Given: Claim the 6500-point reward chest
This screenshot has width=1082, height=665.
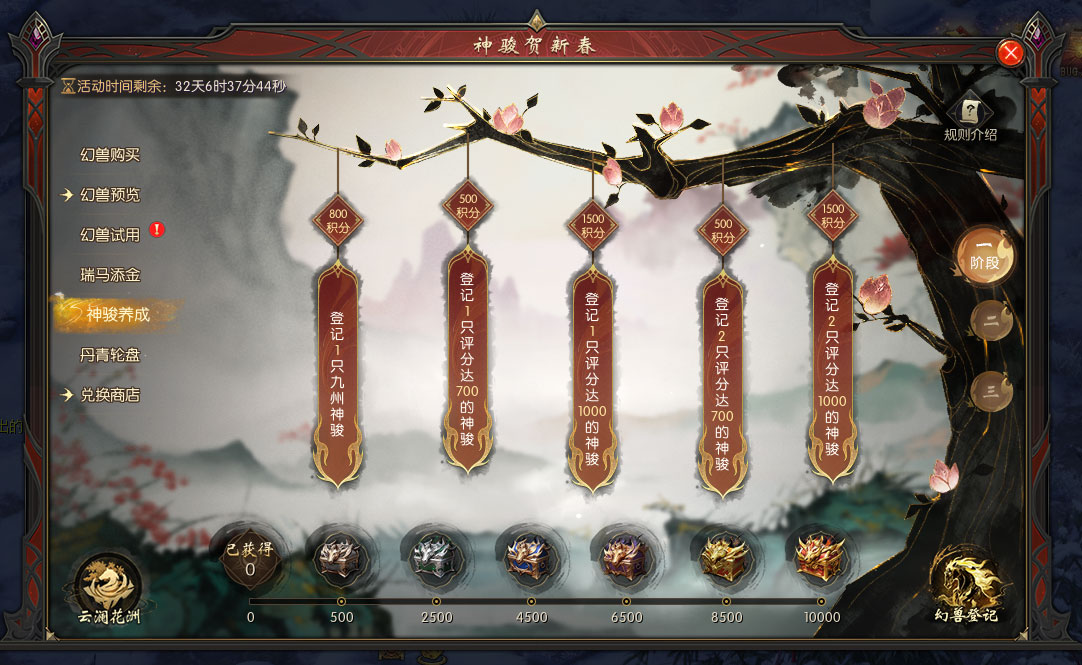Looking at the screenshot, I should coord(626,556).
